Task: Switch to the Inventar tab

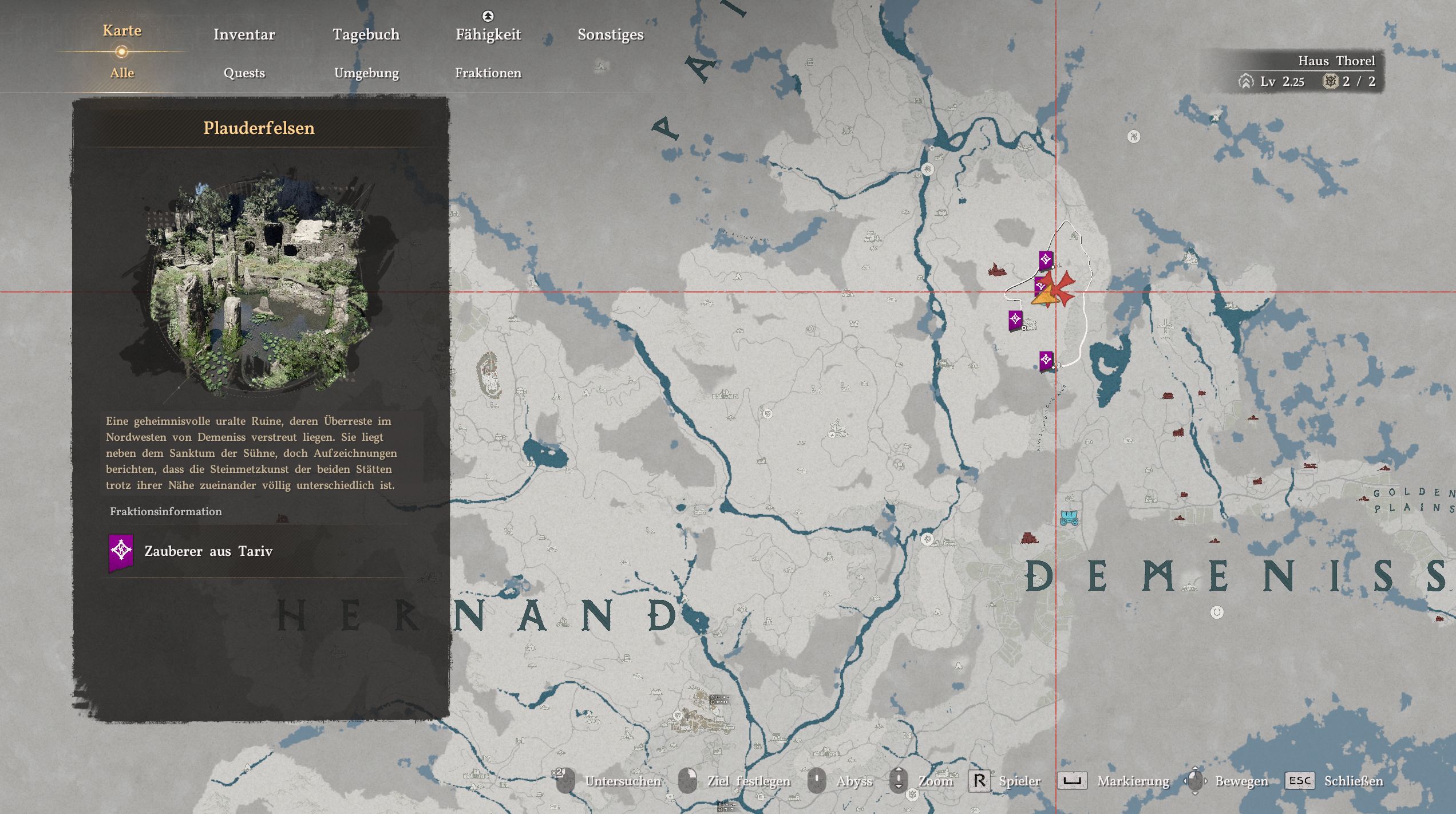Action: click(x=244, y=34)
